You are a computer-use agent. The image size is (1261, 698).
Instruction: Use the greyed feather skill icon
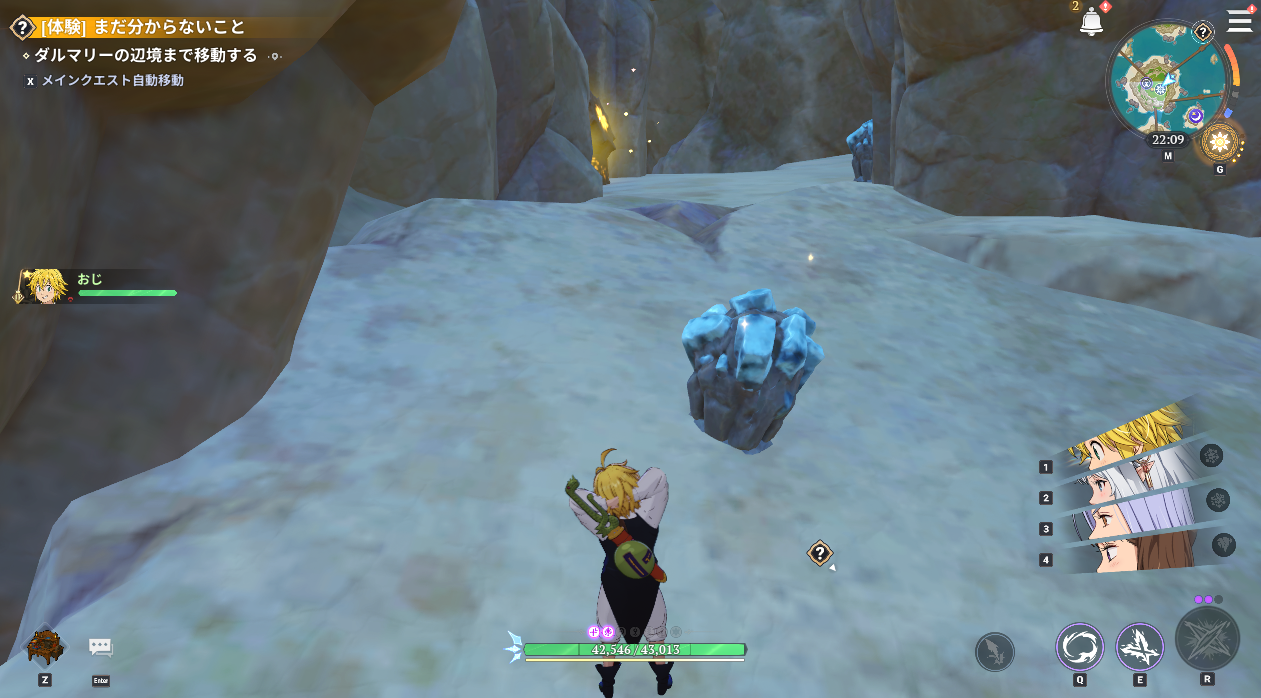(994, 652)
